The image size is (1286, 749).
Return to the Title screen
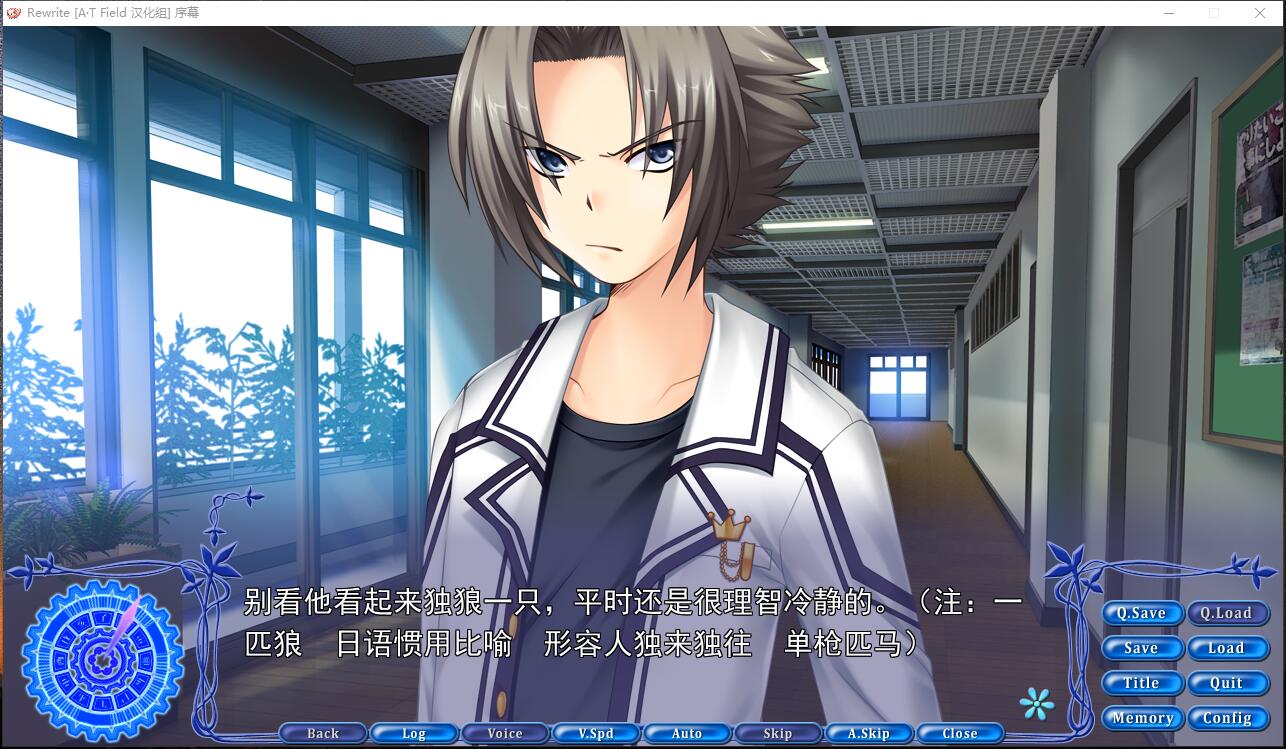coord(1142,683)
